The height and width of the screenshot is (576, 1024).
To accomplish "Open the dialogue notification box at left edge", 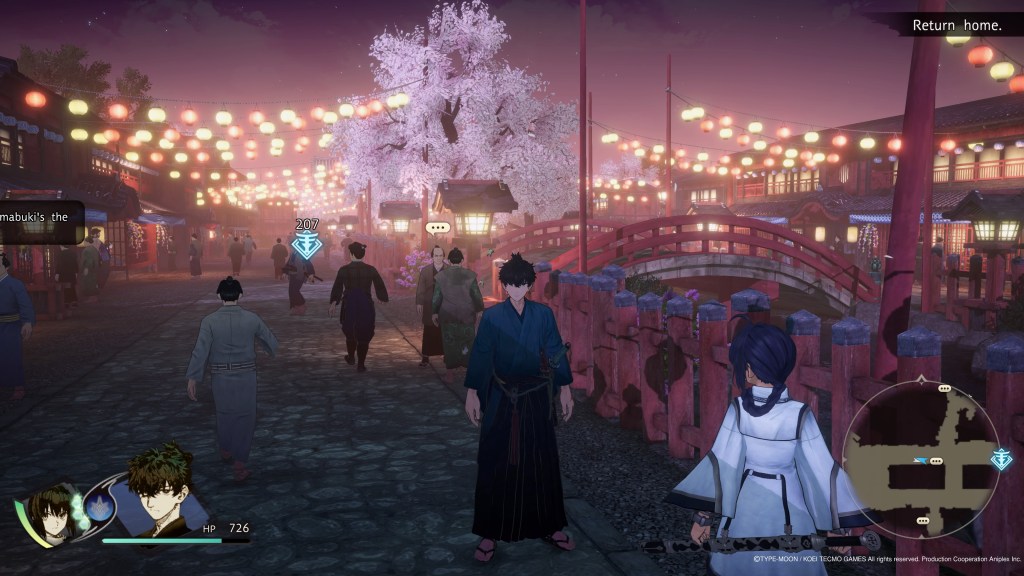I will click(x=40, y=222).
